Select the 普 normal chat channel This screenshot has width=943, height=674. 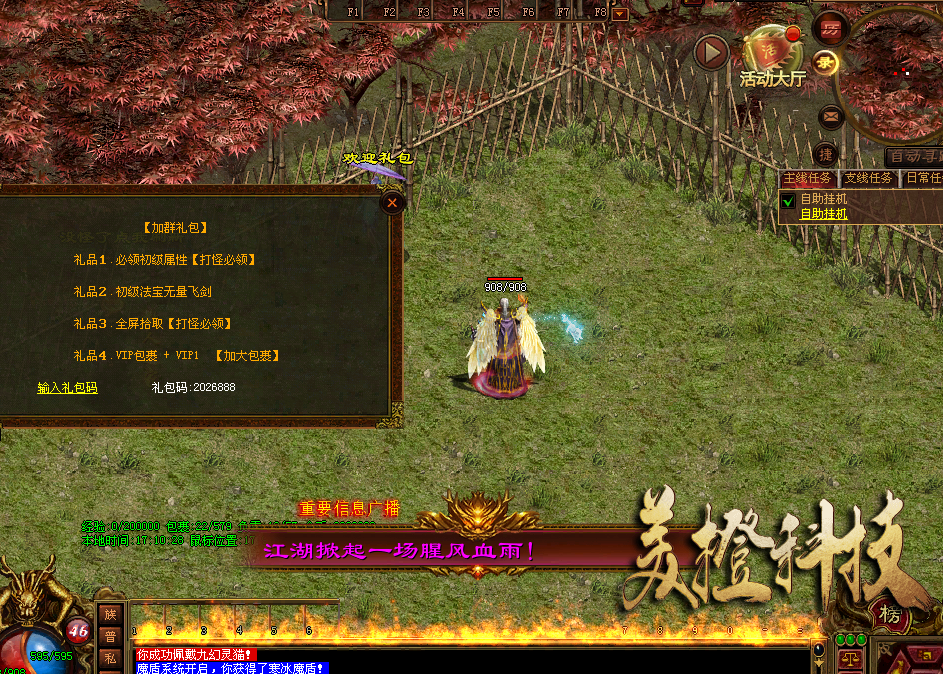point(110,637)
